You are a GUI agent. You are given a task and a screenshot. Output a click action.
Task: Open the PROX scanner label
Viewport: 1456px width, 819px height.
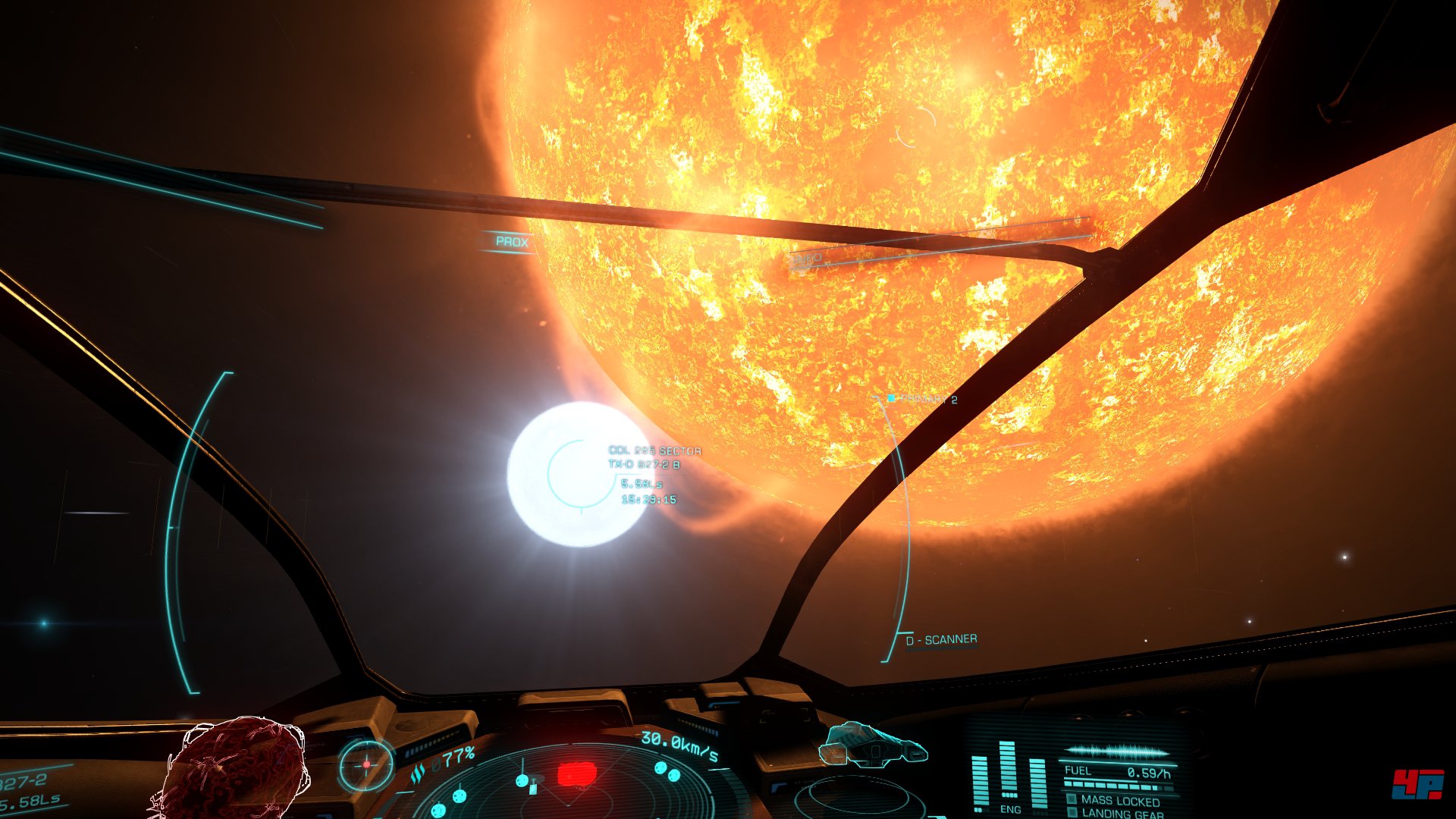click(512, 242)
